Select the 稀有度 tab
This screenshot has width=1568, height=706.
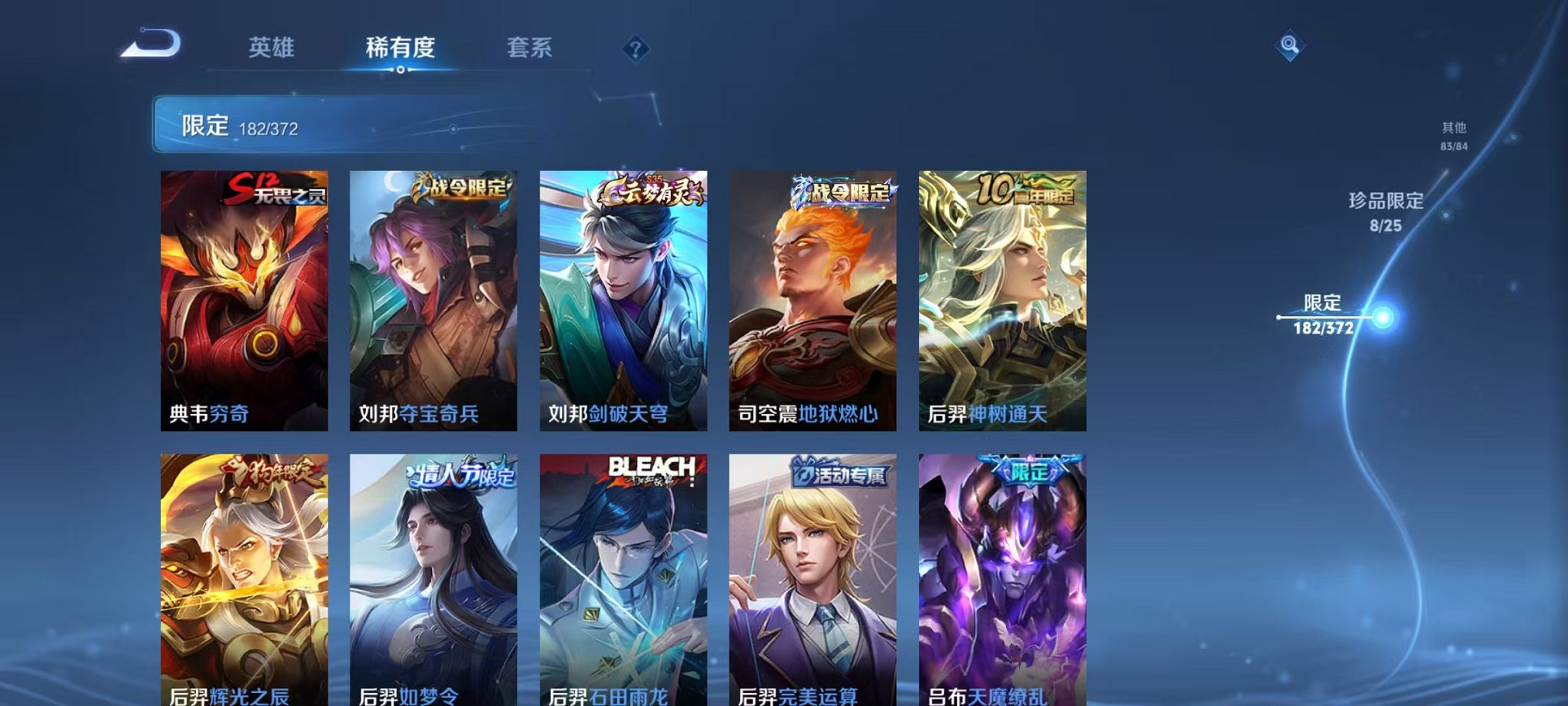click(400, 48)
